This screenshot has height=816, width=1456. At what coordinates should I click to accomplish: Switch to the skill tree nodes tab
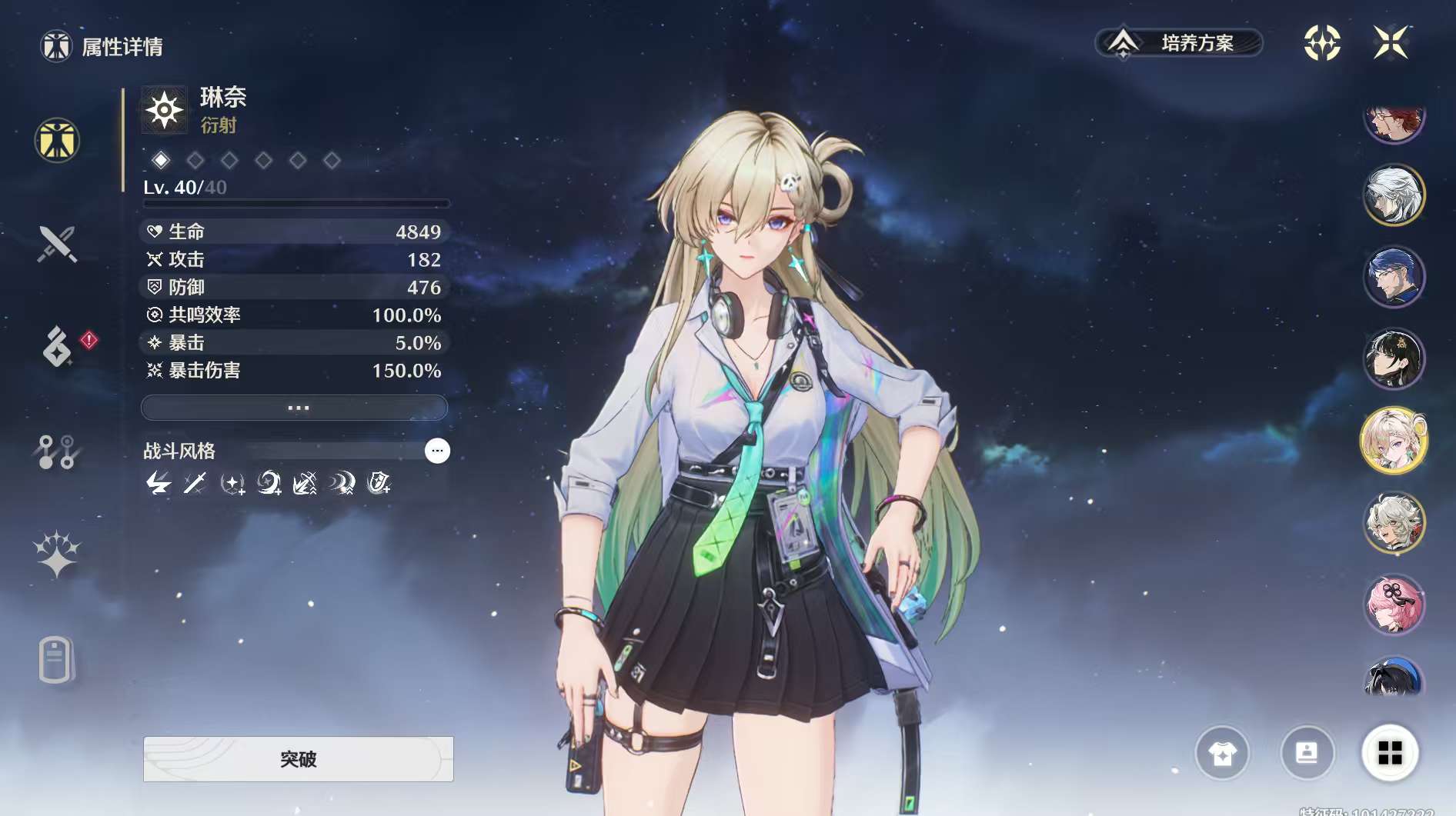57,451
